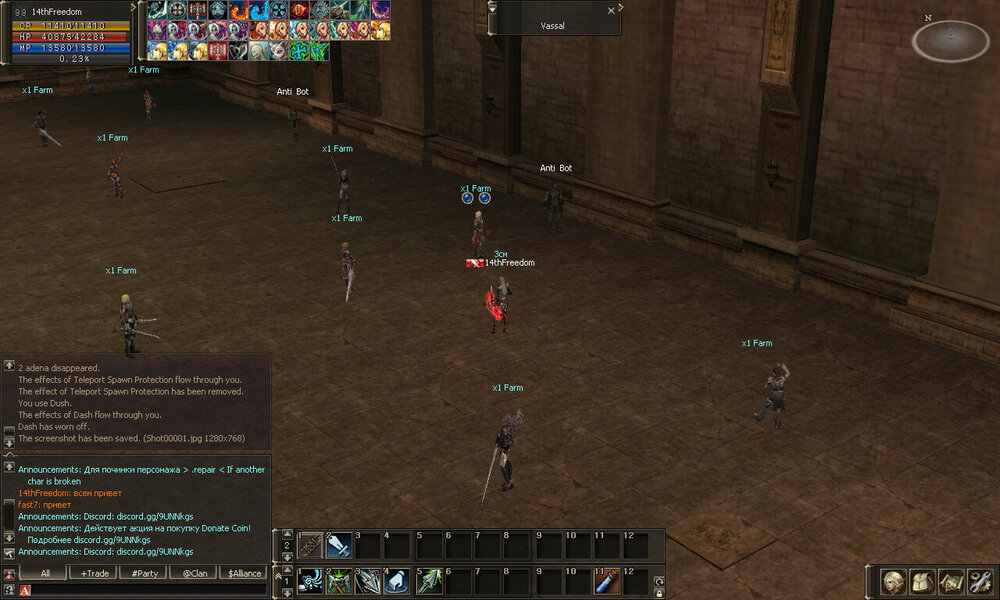Viewport: 1000px width, 600px height.
Task: Activate the green arrow skill in slot 5
Action: click(x=428, y=581)
